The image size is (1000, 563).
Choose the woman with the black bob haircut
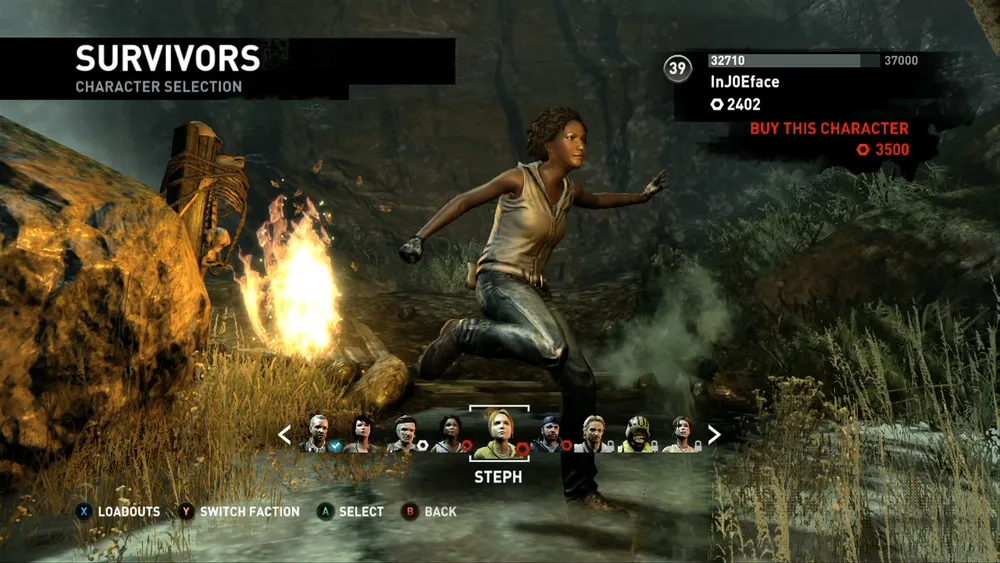click(x=360, y=434)
